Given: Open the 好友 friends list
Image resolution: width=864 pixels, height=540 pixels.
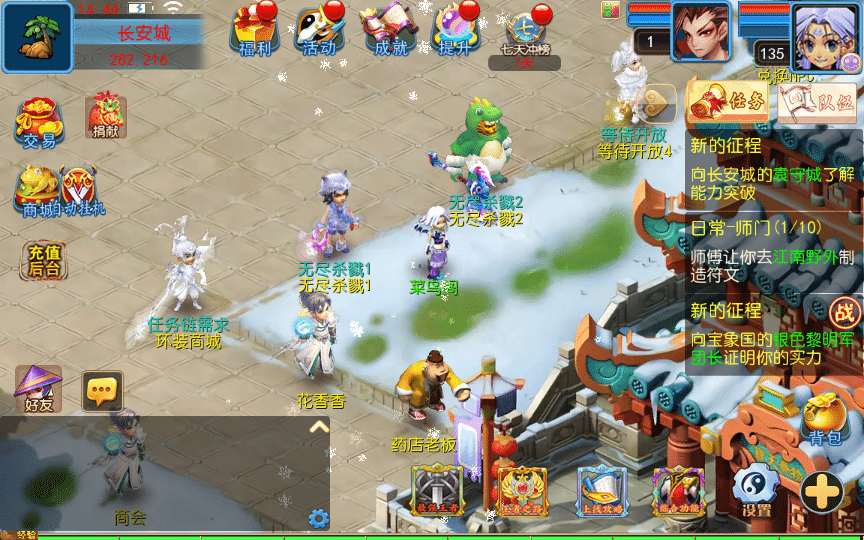Looking at the screenshot, I should point(38,388).
